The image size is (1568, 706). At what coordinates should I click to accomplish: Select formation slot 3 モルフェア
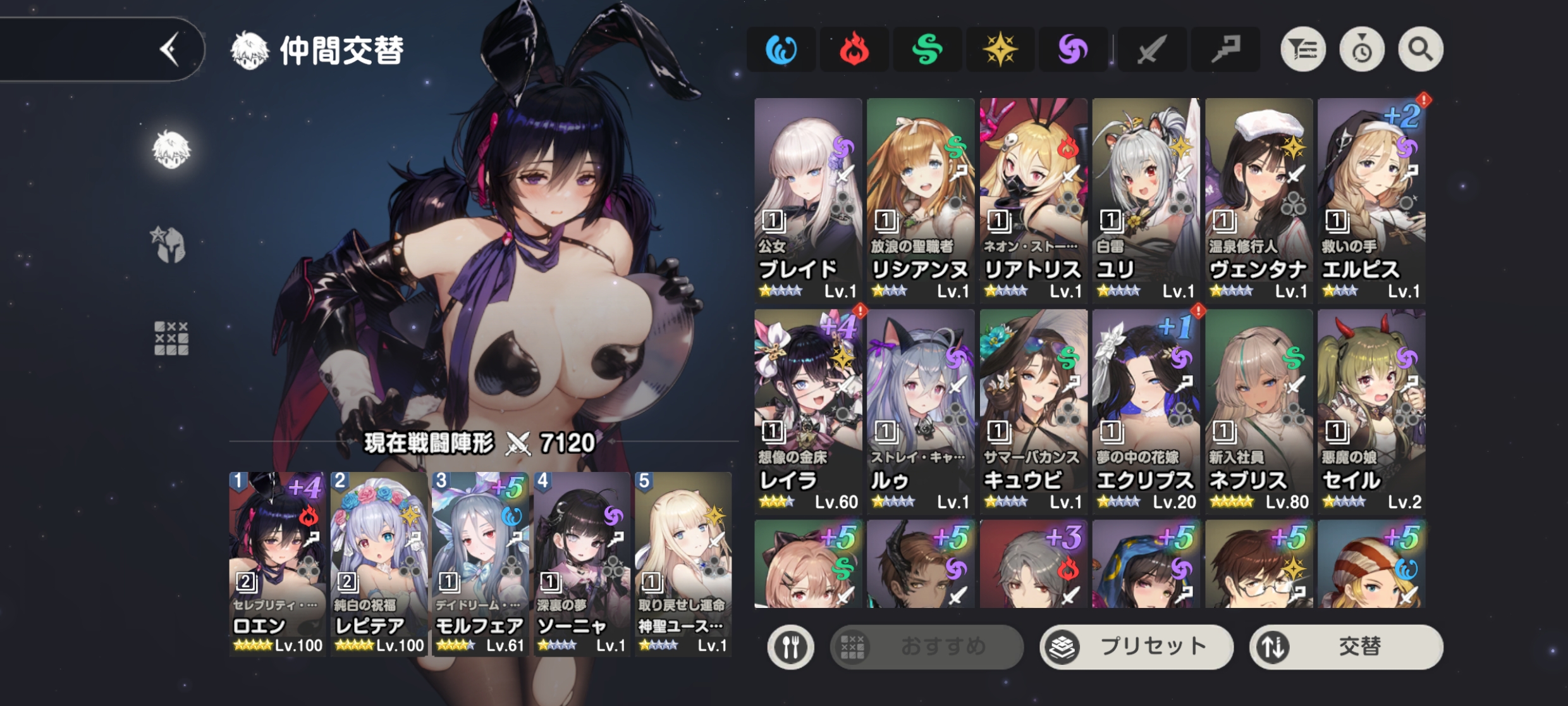pos(480,563)
